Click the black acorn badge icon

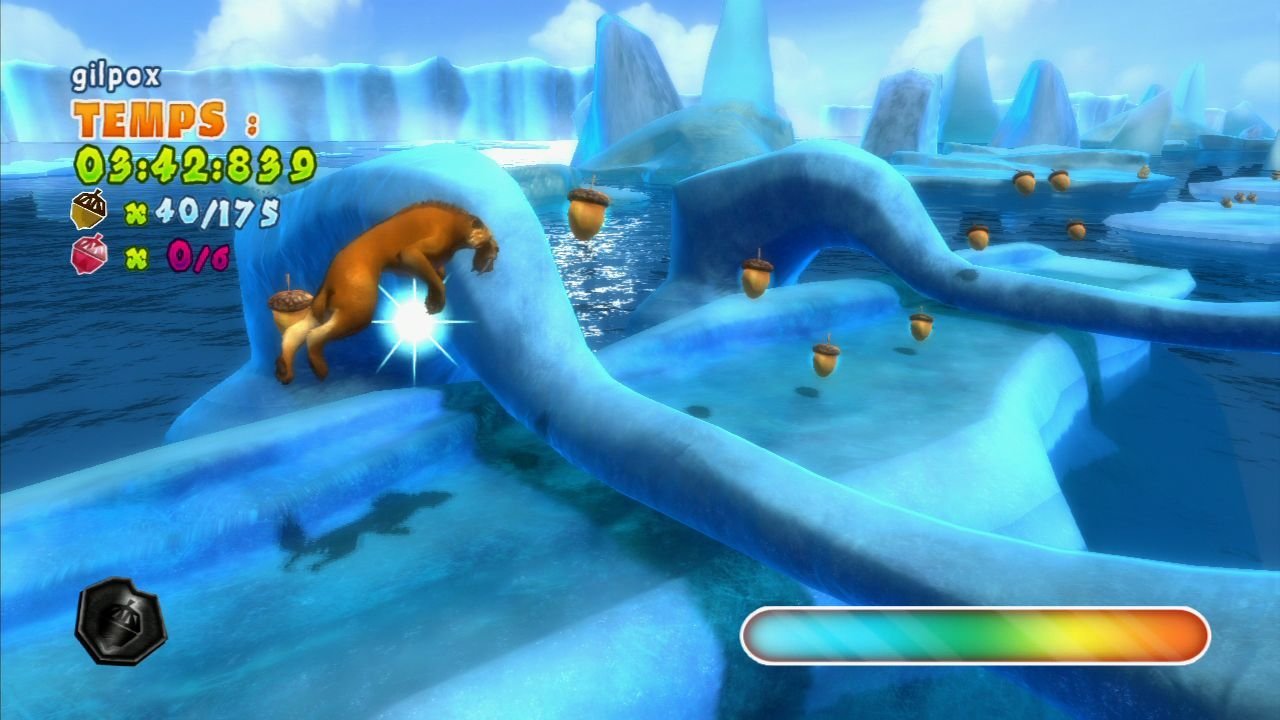point(121,621)
